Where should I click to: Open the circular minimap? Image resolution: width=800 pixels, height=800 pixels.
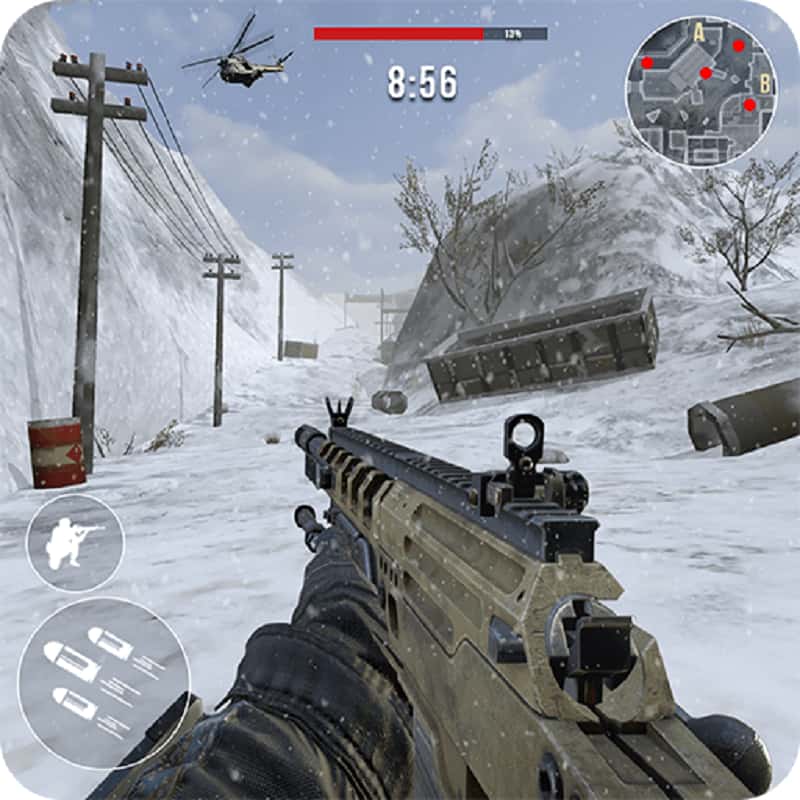tap(701, 92)
